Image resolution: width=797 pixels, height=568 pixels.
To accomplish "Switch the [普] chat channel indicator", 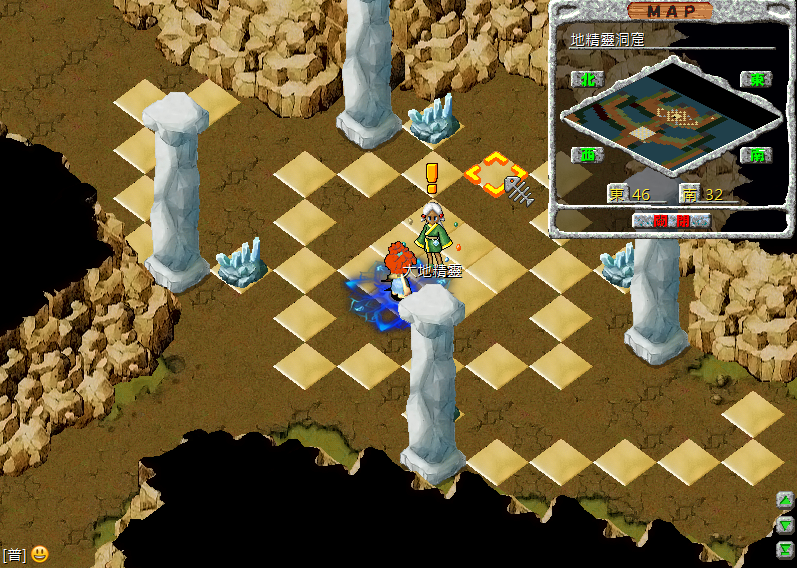I will coord(14,555).
